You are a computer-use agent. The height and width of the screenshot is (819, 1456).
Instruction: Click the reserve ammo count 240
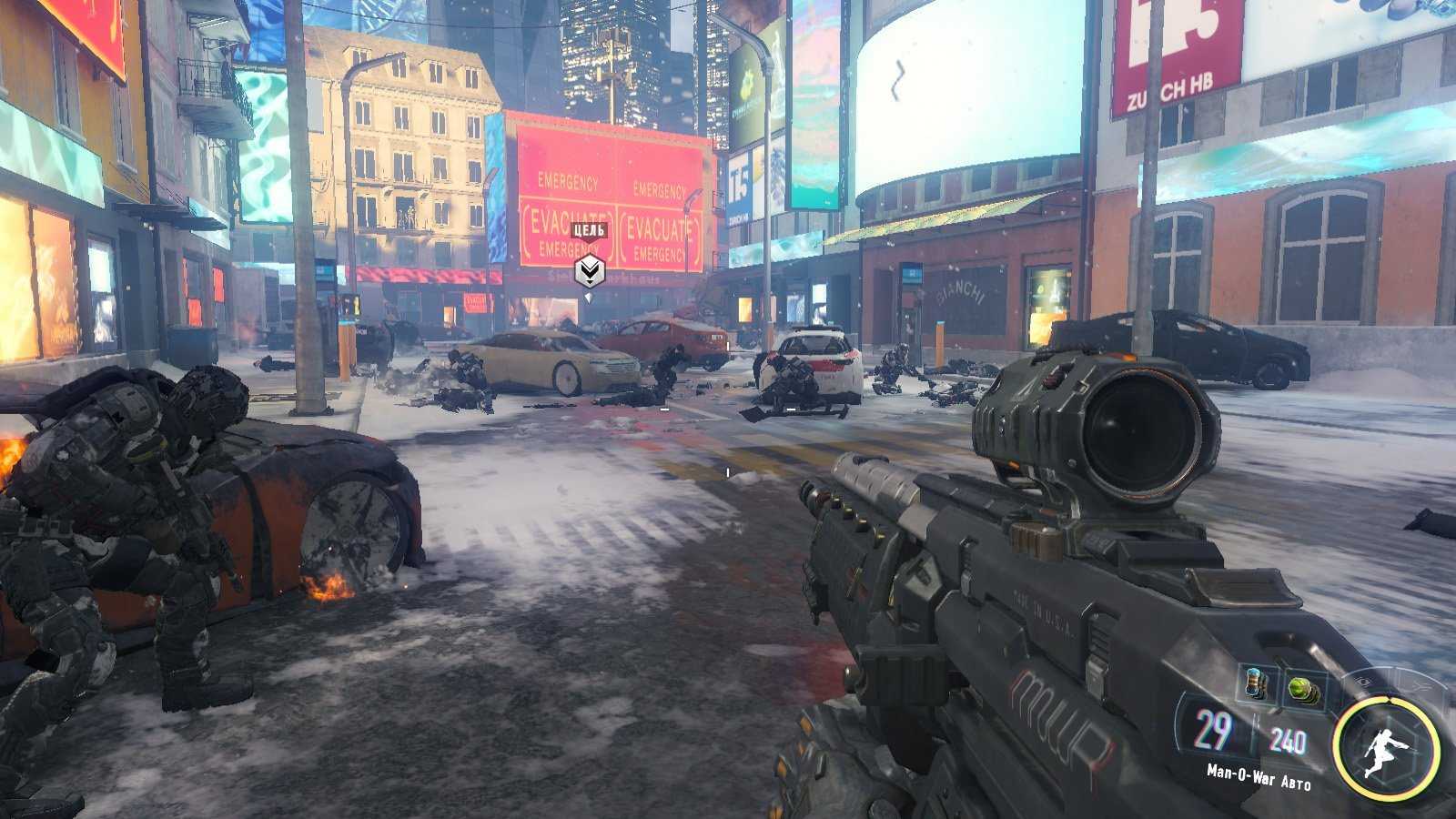1289,737
